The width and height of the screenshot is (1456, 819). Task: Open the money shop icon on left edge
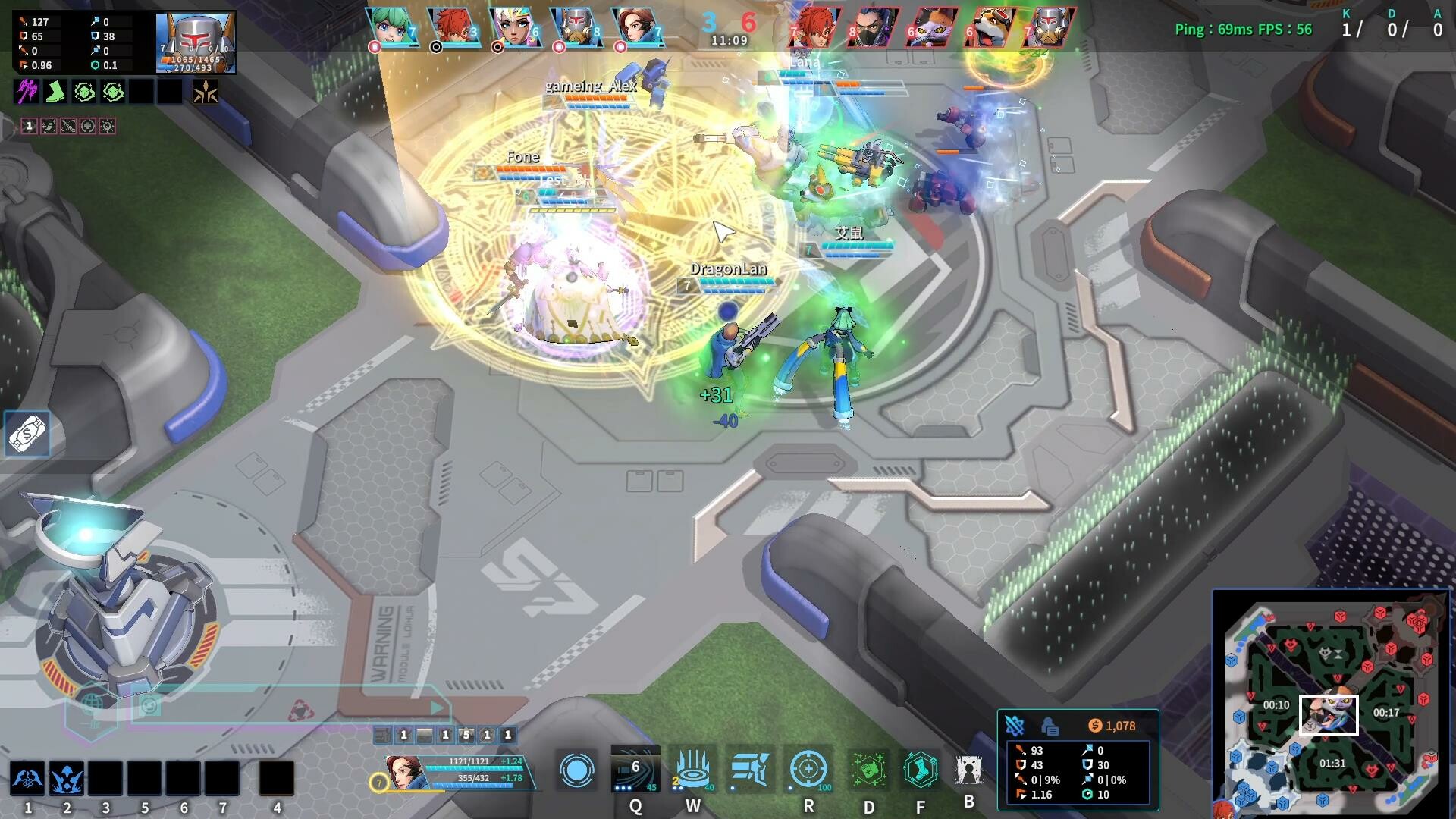click(27, 433)
